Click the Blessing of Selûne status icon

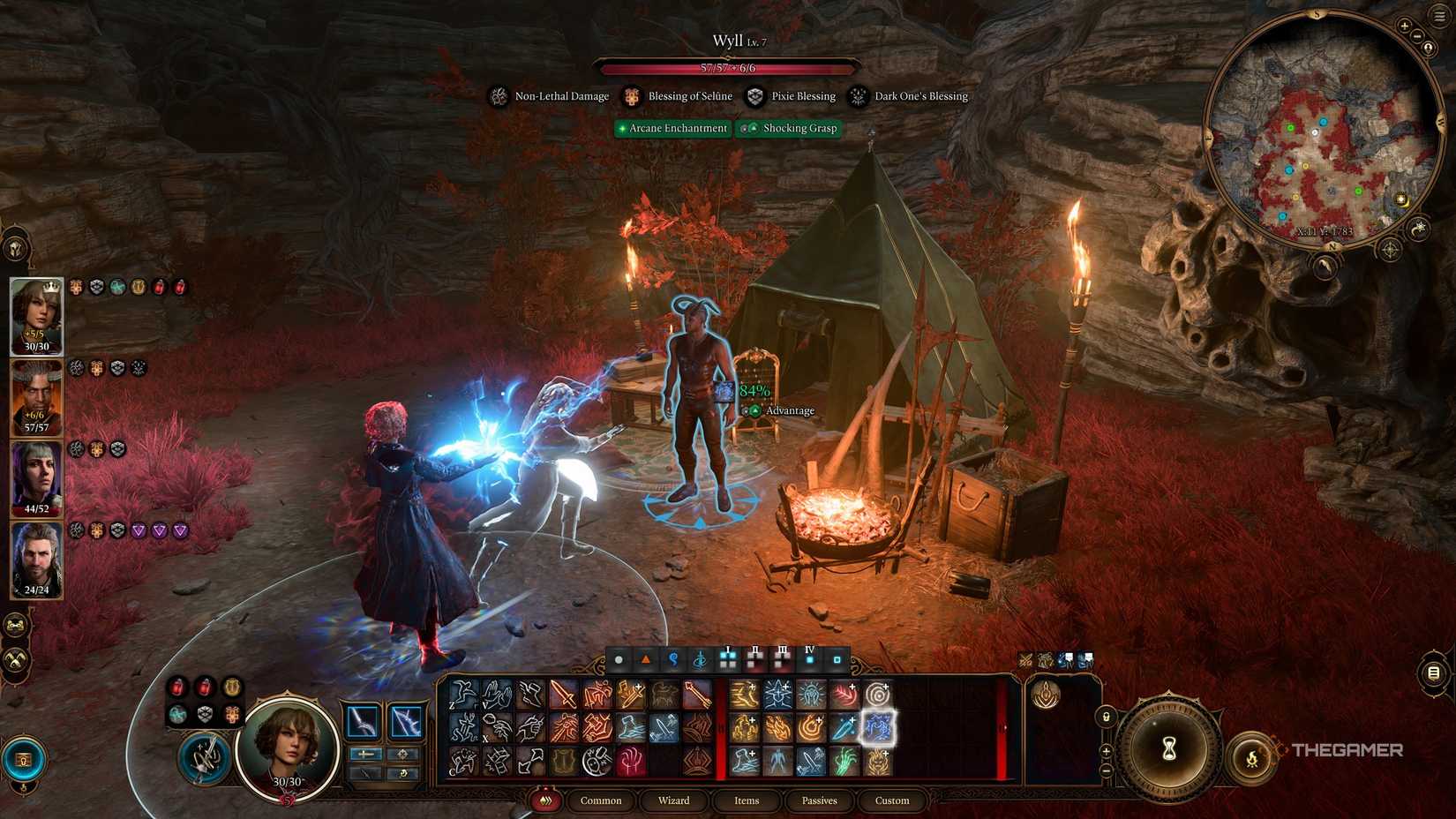tap(631, 96)
